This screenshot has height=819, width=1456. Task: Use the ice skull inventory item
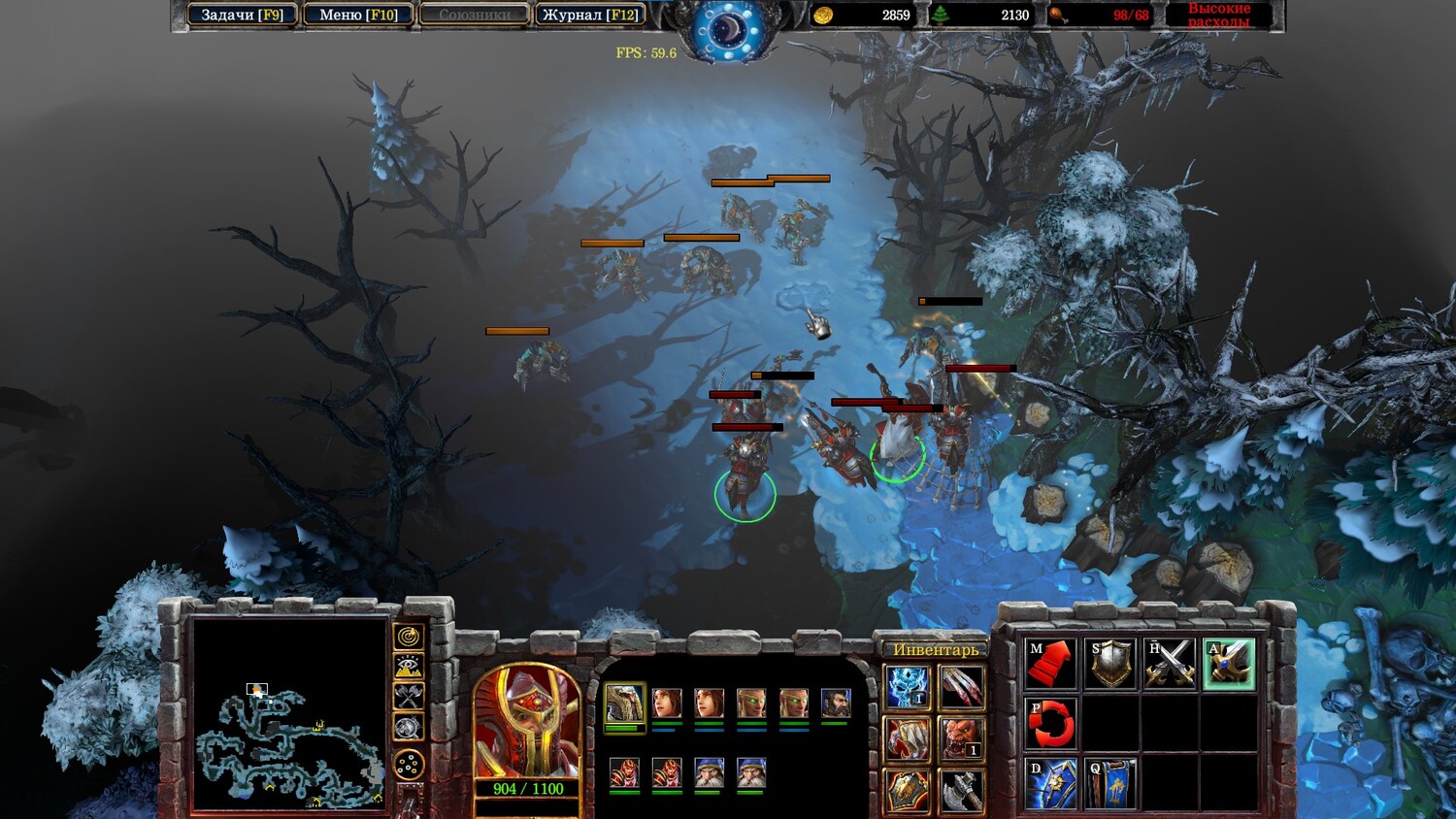tap(908, 687)
